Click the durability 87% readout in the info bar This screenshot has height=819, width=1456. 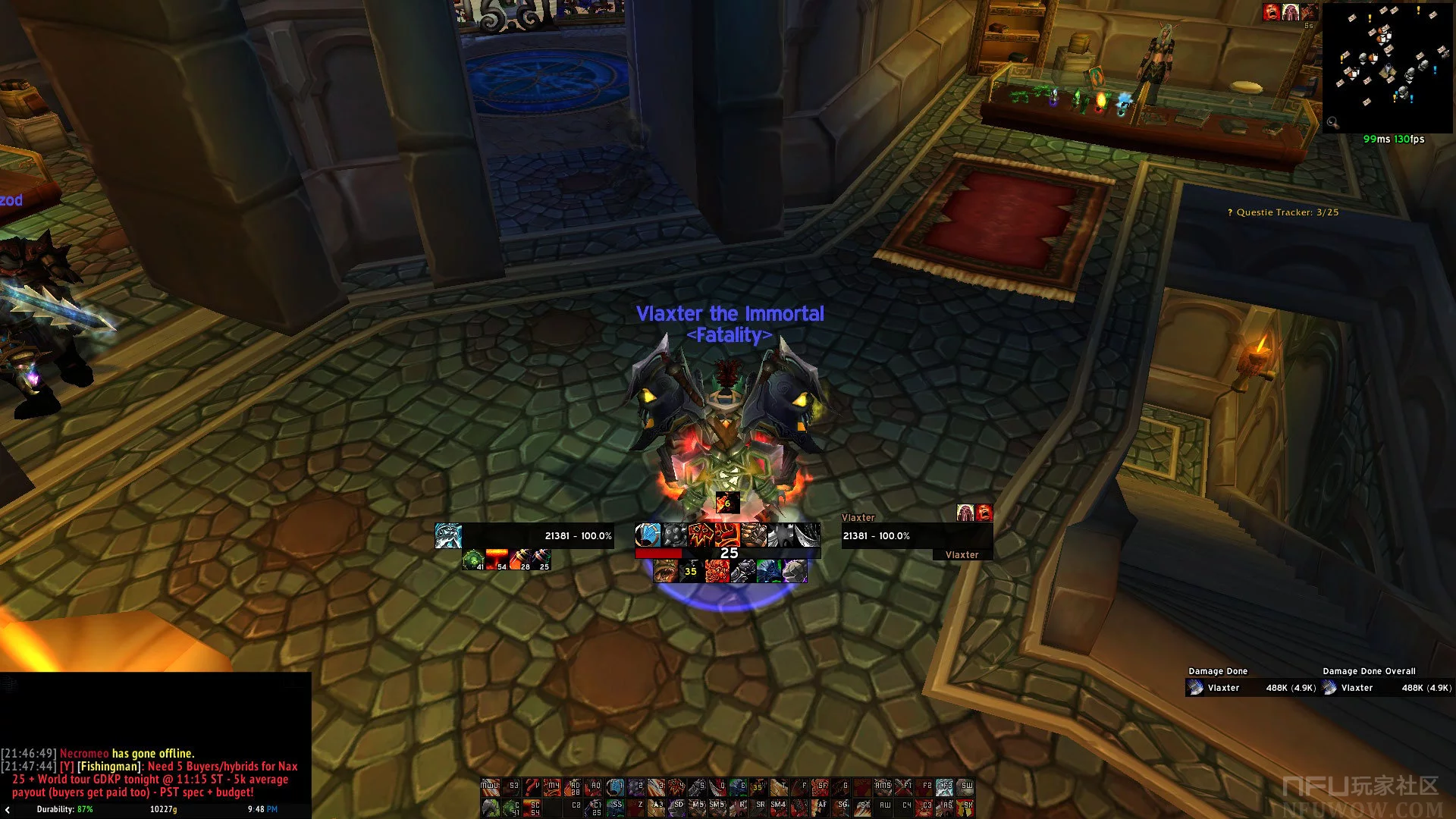click(x=64, y=809)
